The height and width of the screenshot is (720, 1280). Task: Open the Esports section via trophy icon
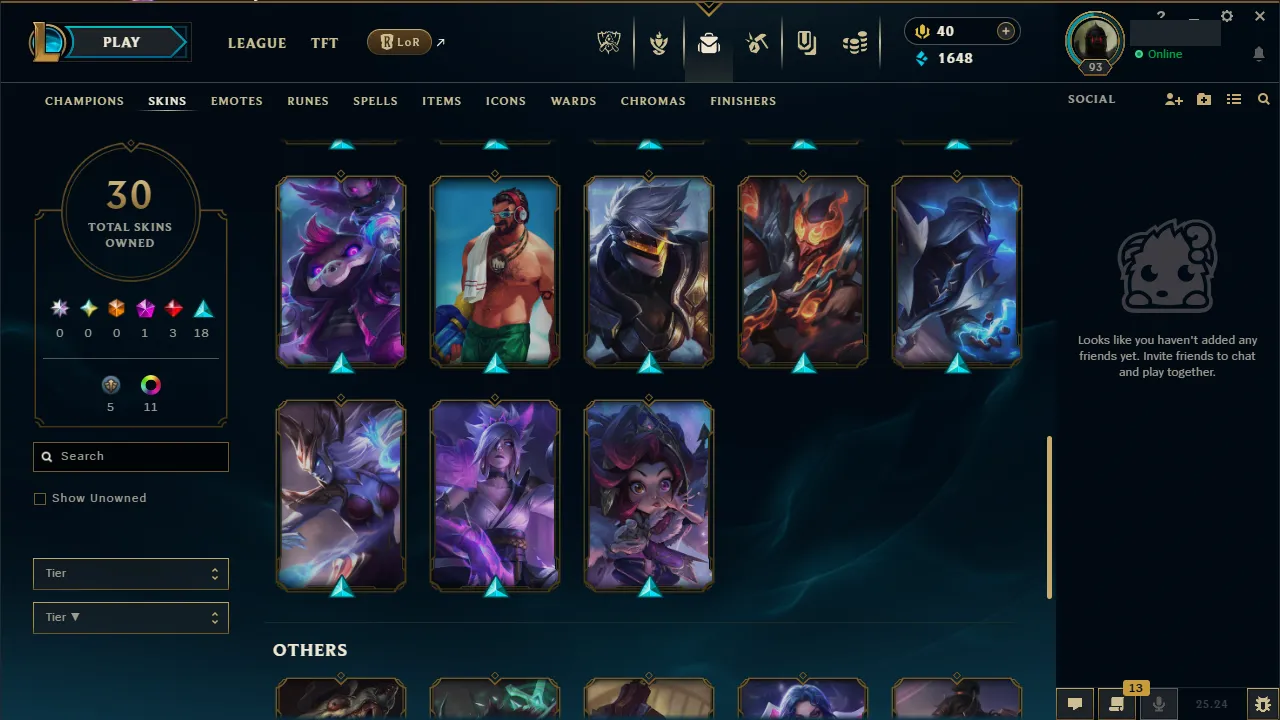point(610,42)
